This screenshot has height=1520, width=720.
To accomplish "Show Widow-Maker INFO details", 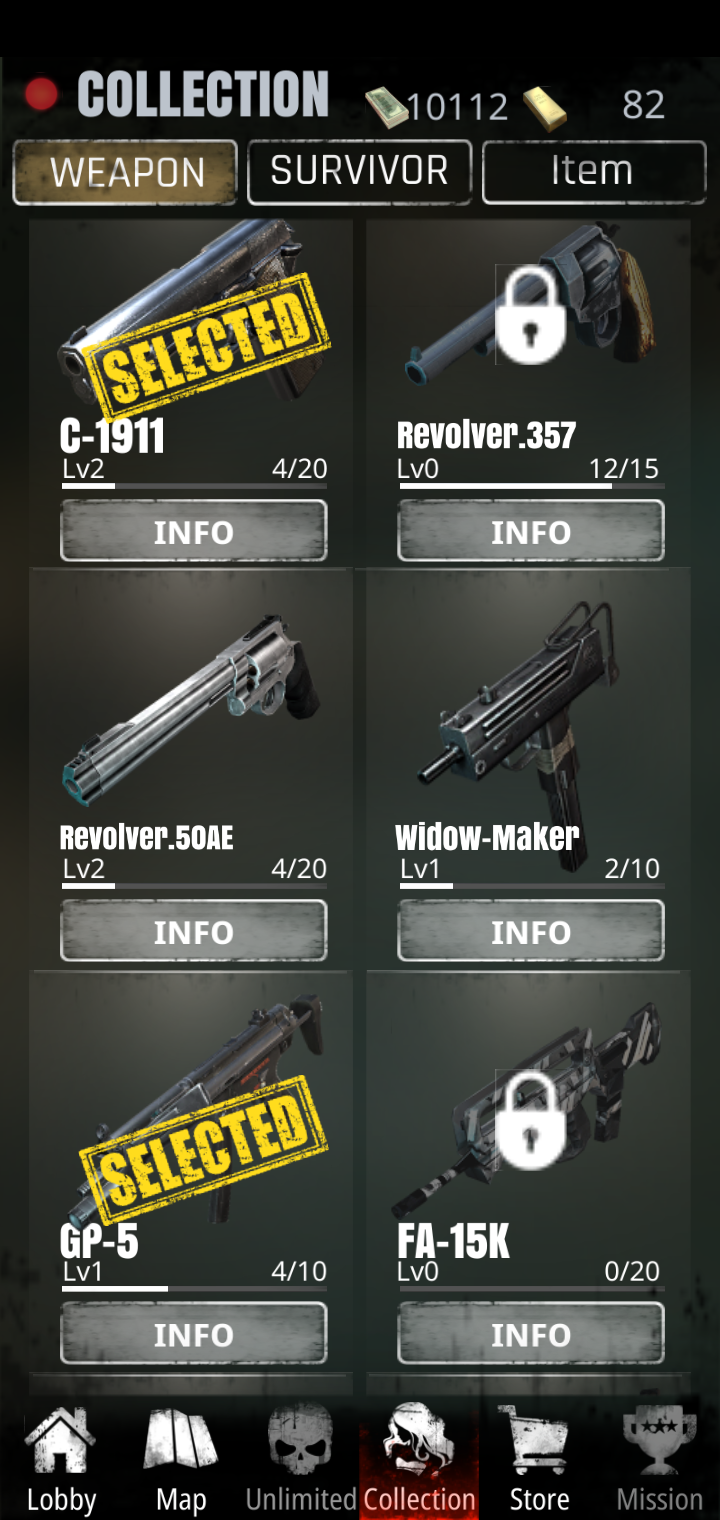I will click(x=531, y=931).
